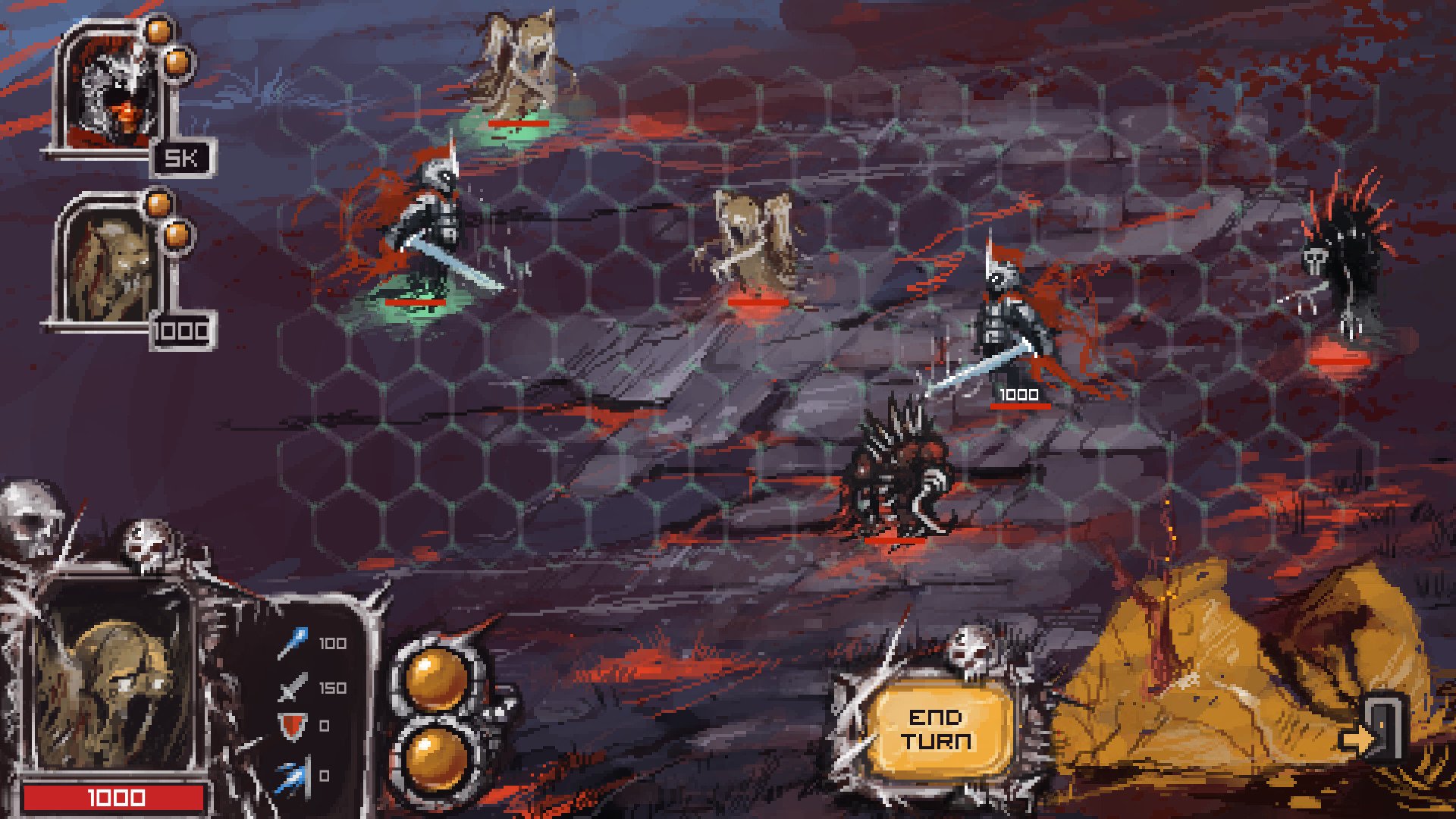
Task: Click the 5K resource label
Action: tap(182, 158)
